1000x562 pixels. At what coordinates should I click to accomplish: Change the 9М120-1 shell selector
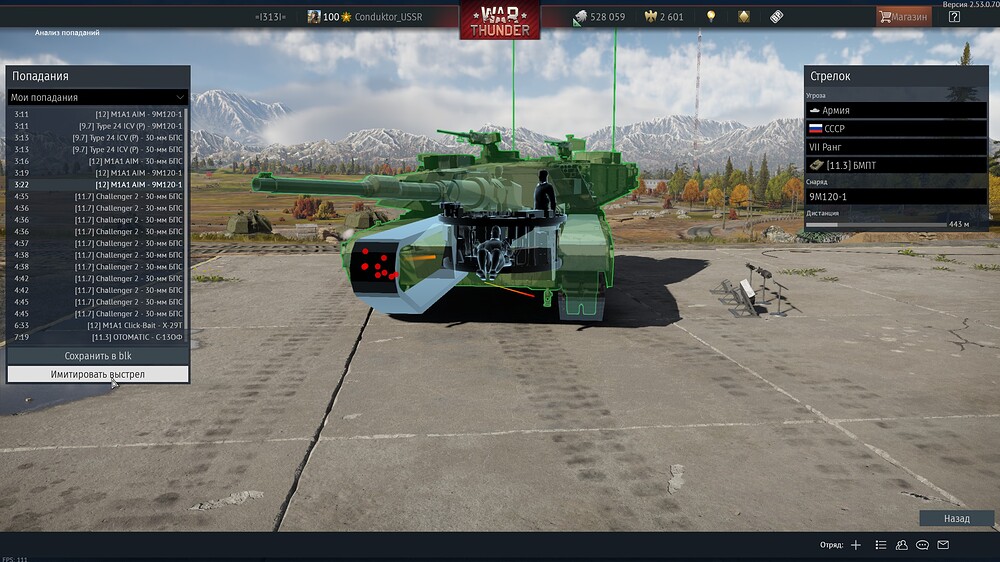[x=895, y=197]
